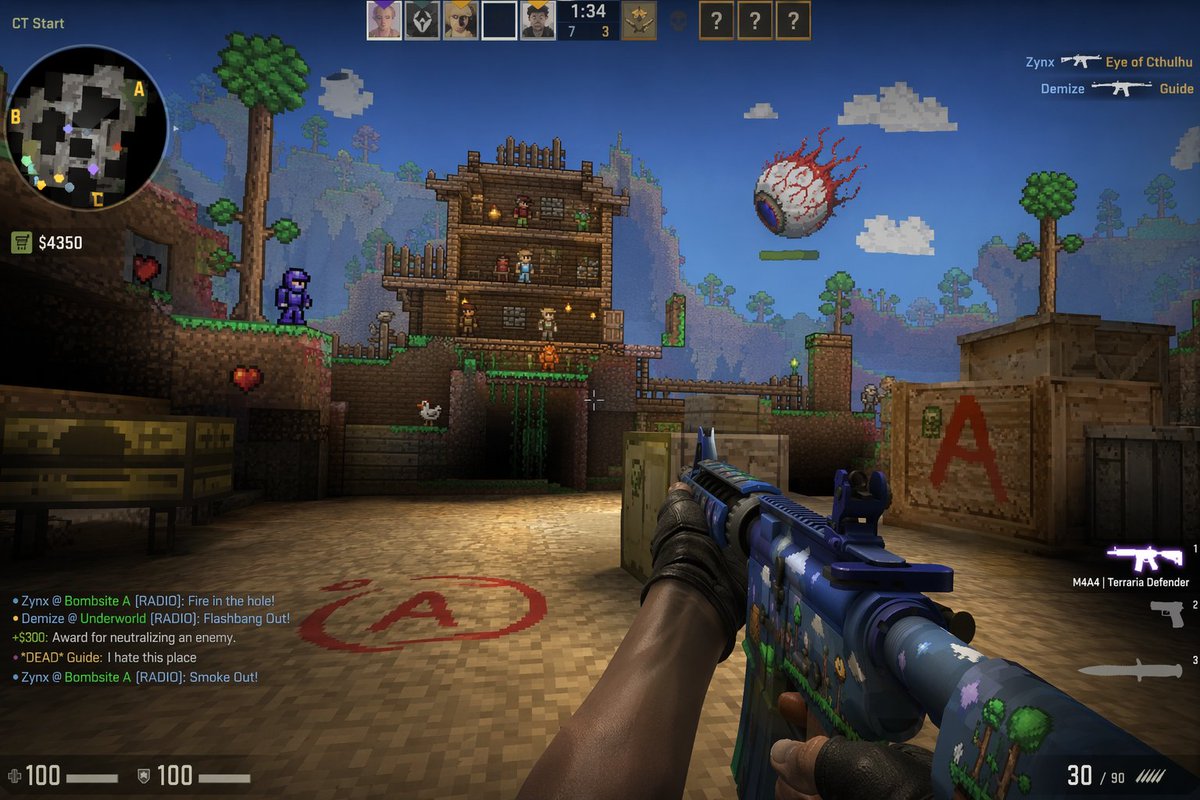This screenshot has width=1200, height=800.
Task: Select the white emblem logo player avatar
Action: point(422,20)
